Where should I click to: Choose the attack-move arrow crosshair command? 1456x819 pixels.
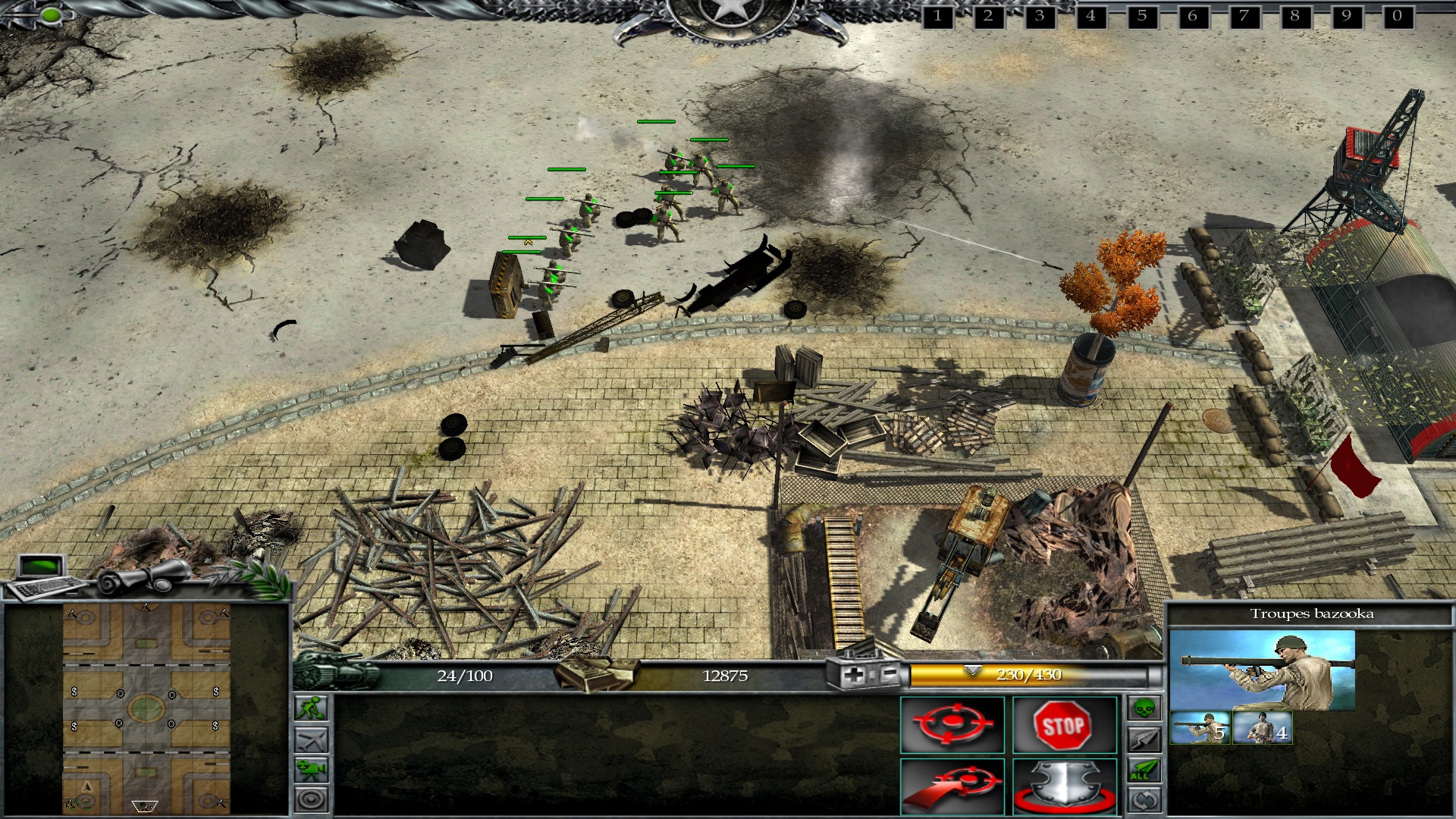click(x=952, y=787)
